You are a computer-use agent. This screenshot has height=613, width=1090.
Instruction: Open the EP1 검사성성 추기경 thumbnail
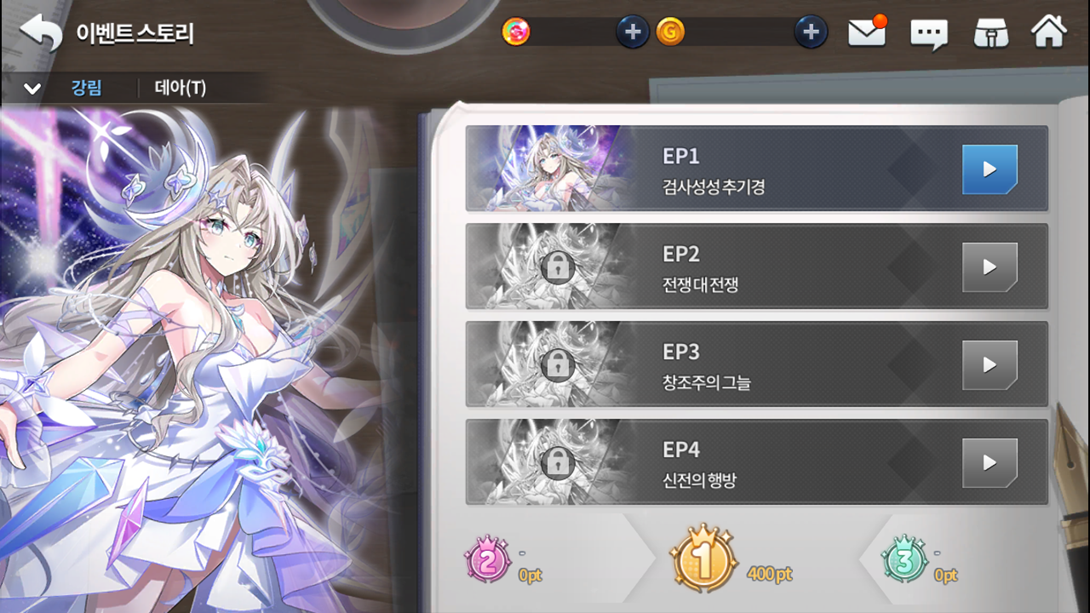tap(548, 169)
